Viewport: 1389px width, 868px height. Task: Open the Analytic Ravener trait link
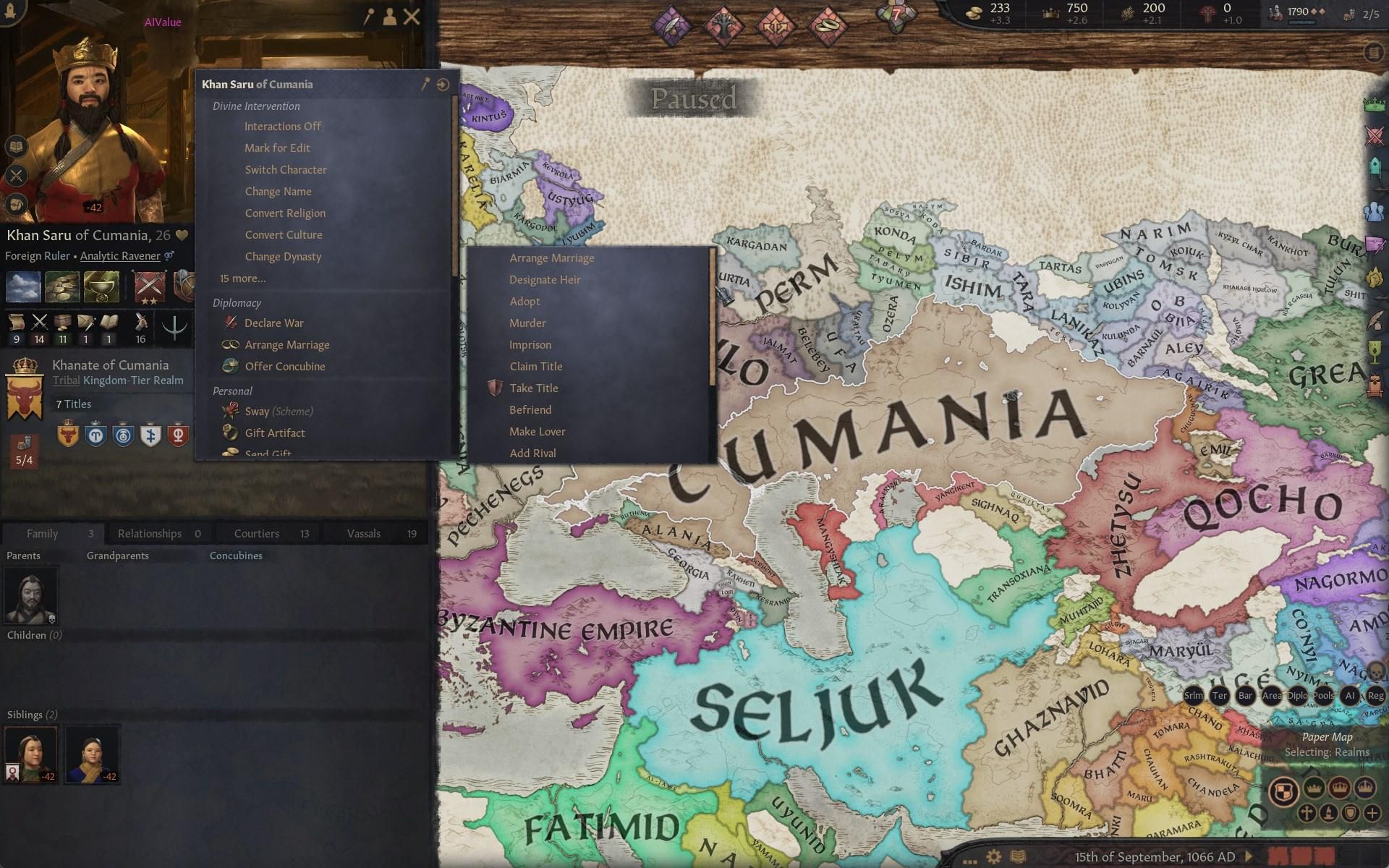click(x=121, y=255)
